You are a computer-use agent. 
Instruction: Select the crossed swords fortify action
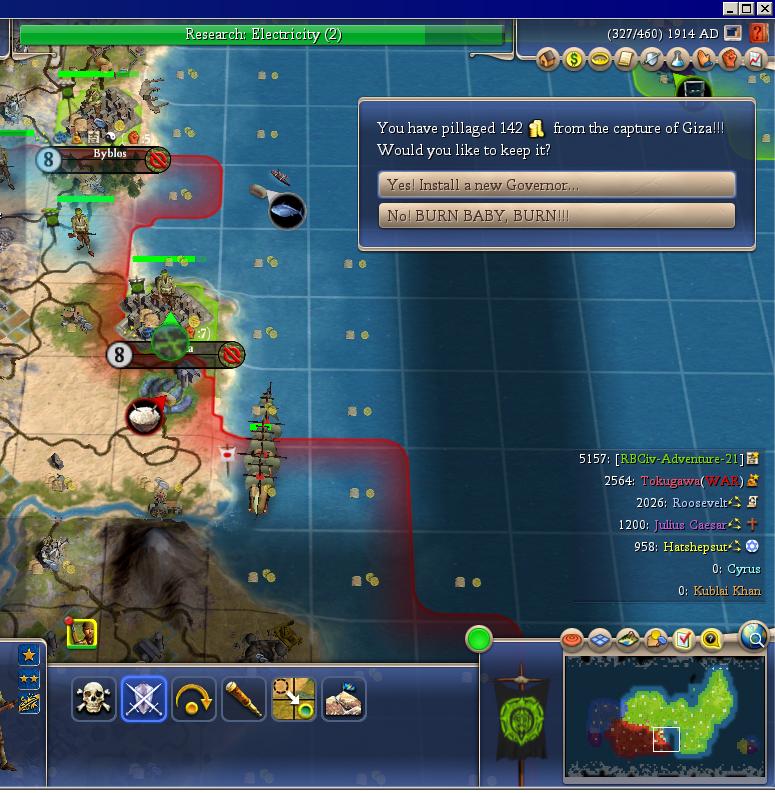144,699
